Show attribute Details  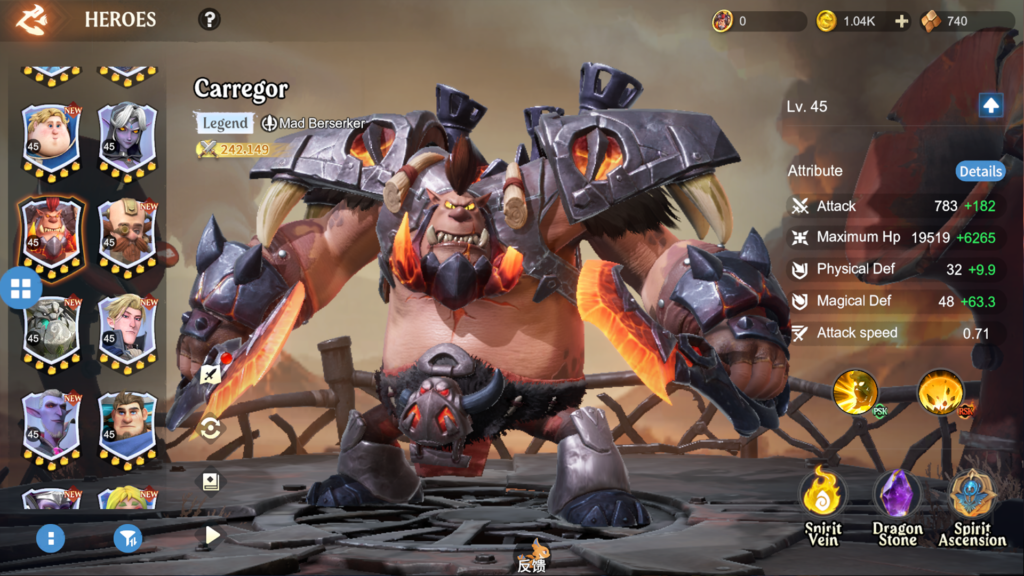click(980, 171)
